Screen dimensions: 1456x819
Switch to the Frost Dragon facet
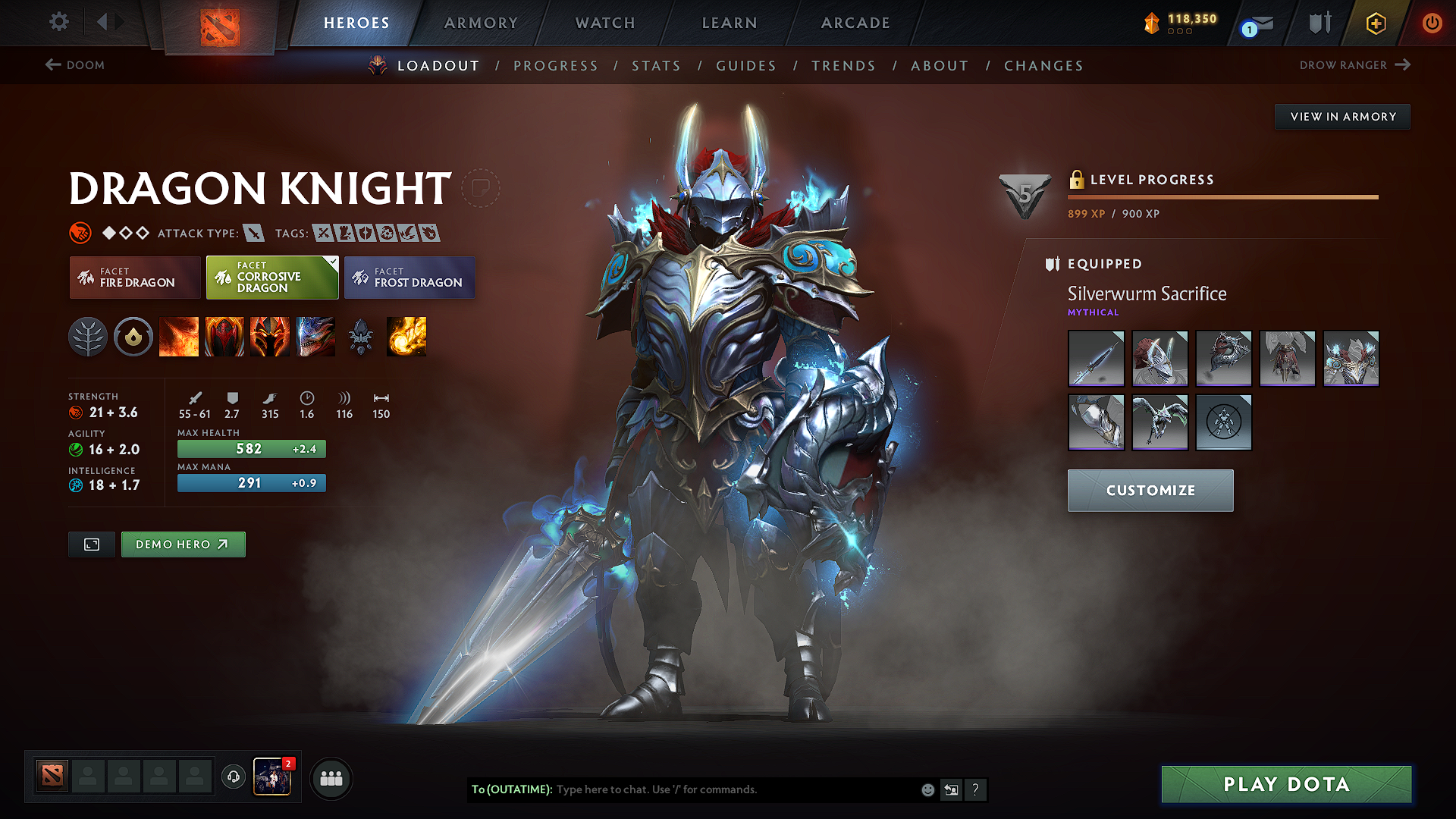[x=409, y=277]
